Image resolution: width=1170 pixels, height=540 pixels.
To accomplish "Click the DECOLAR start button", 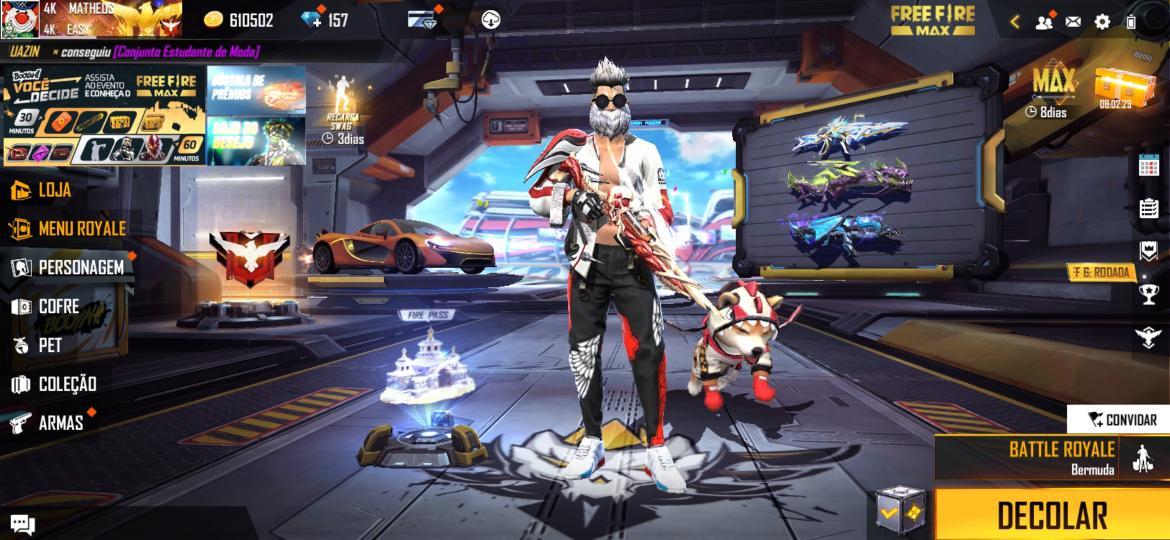I will click(1052, 516).
